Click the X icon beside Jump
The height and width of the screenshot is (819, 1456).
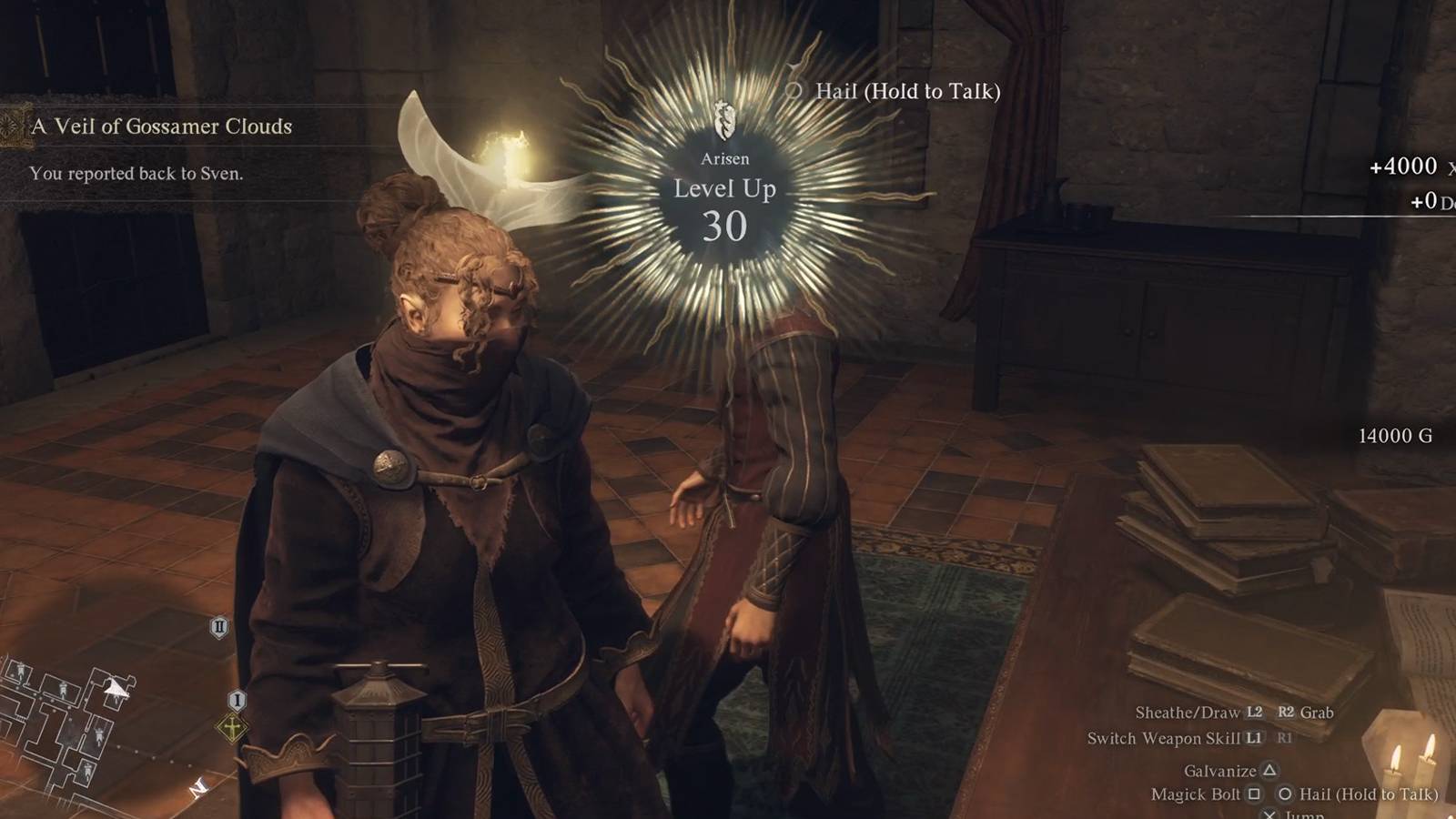pyautogui.click(x=1270, y=813)
